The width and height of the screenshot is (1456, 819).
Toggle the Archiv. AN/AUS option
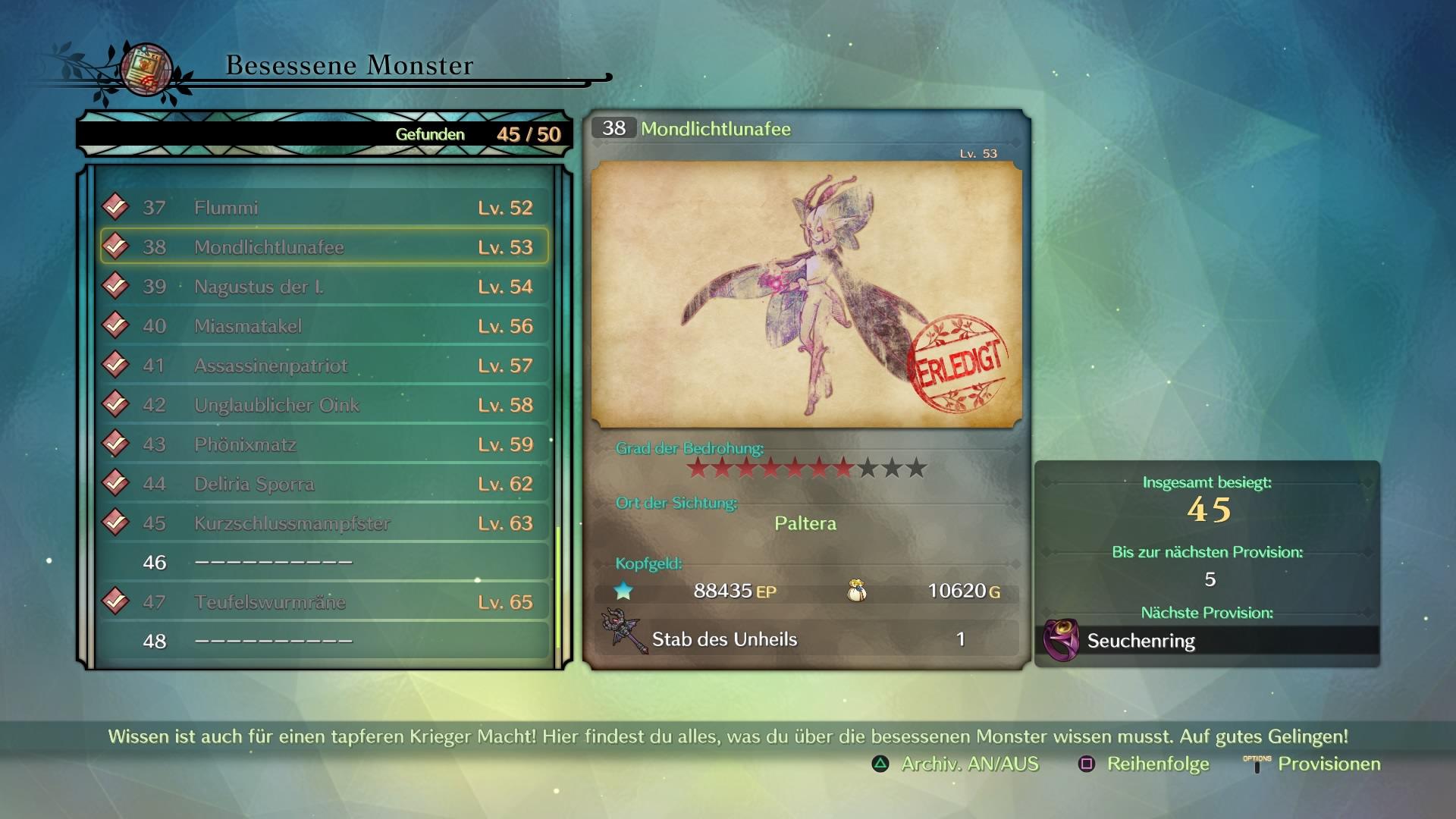(957, 764)
